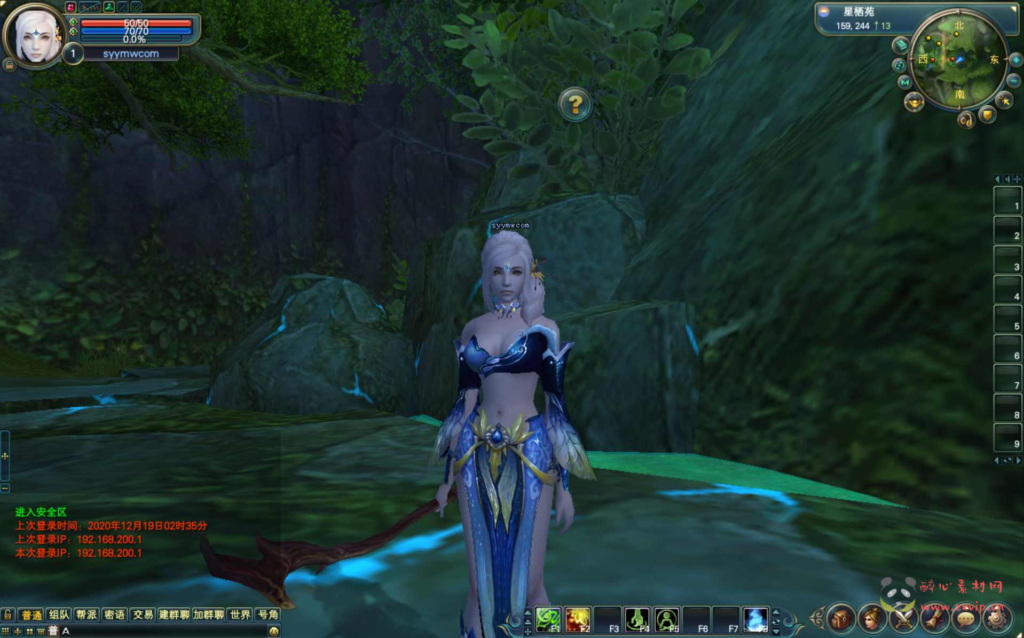The width and height of the screenshot is (1024, 638).
Task: Click the circular minimap
Action: pyautogui.click(x=958, y=60)
